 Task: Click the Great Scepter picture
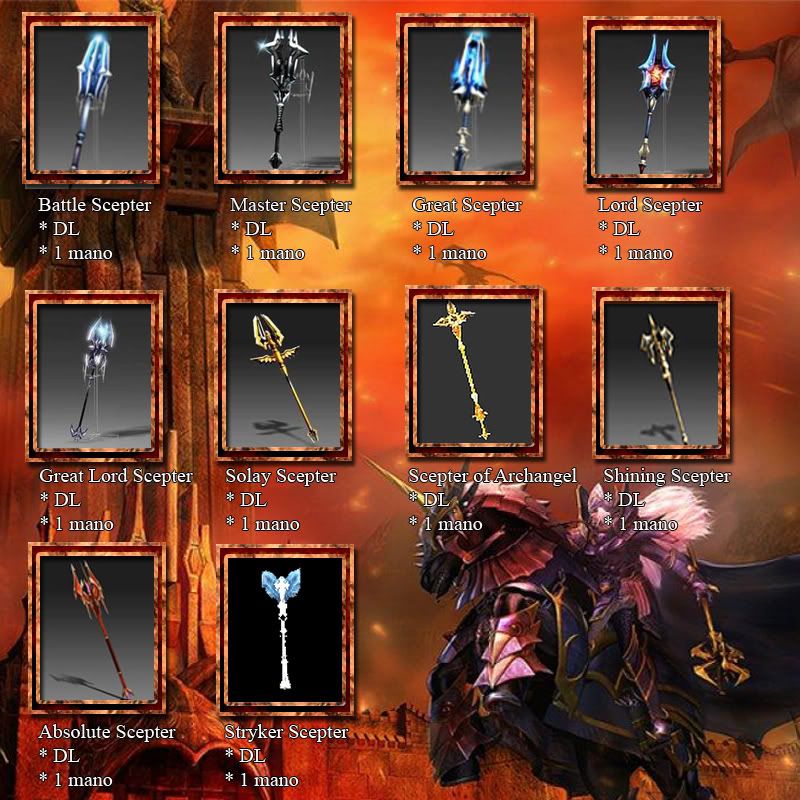tap(465, 99)
